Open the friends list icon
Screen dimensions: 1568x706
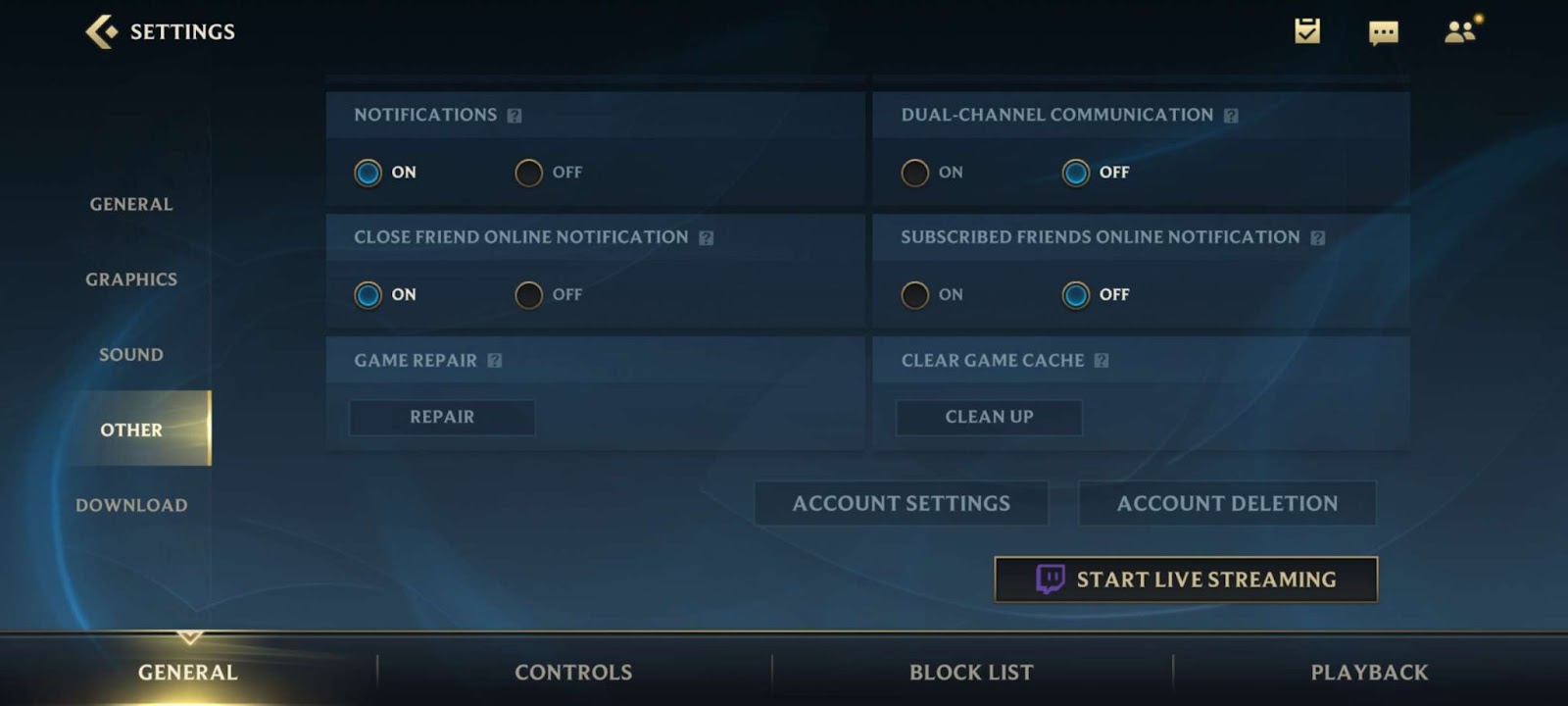click(1460, 31)
